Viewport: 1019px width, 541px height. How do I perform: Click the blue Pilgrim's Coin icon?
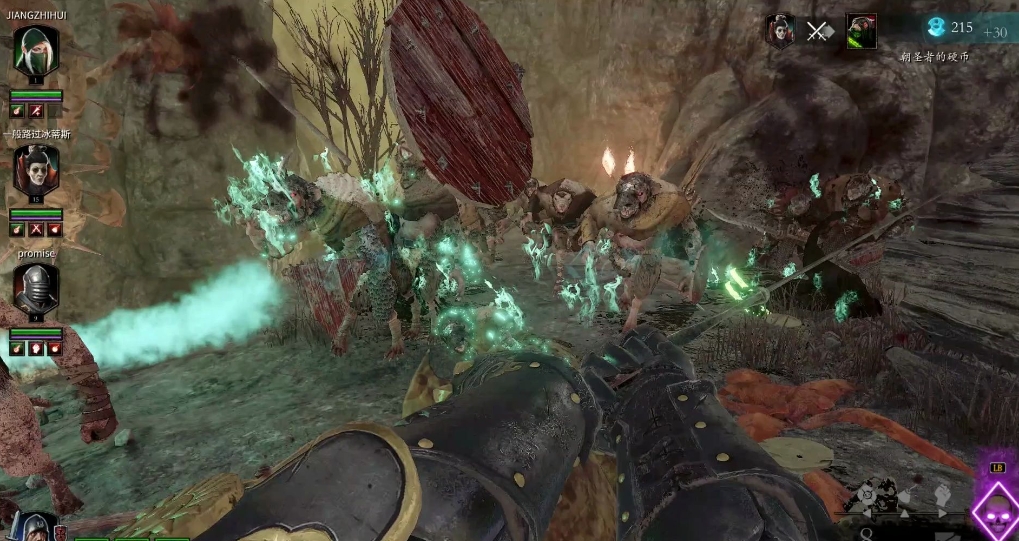[937, 28]
